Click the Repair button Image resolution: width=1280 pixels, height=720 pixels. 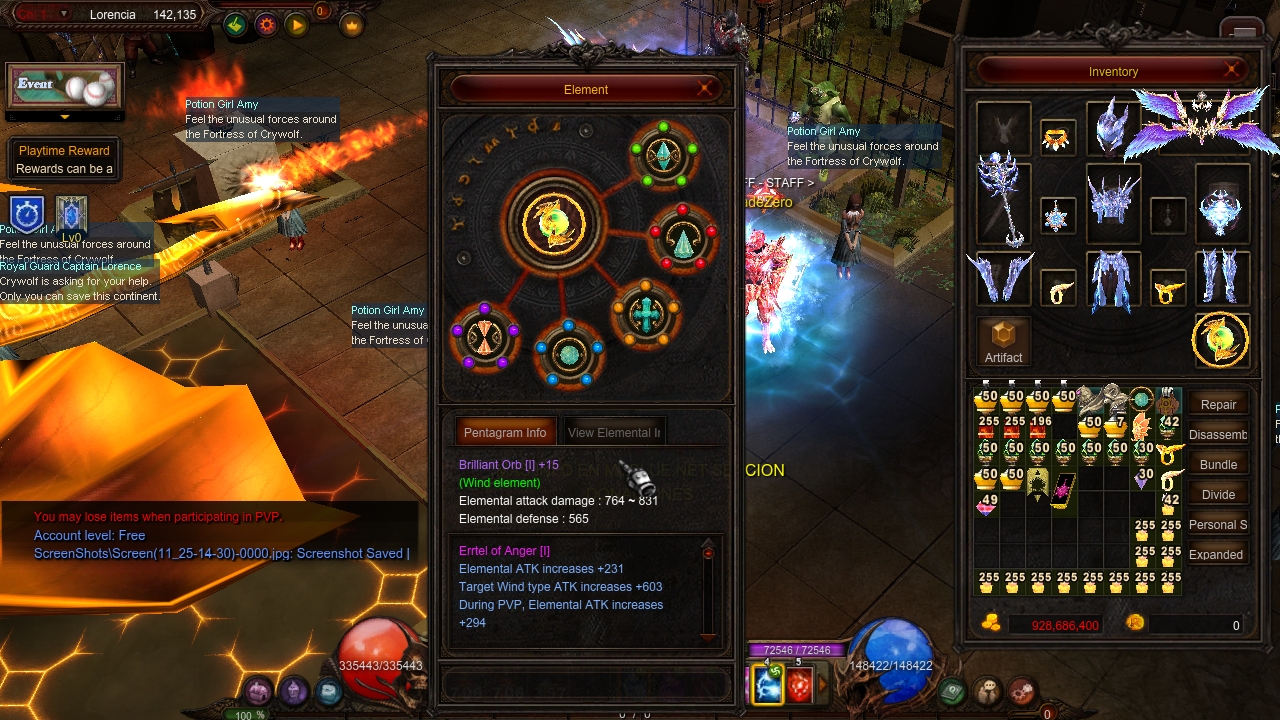coord(1218,405)
